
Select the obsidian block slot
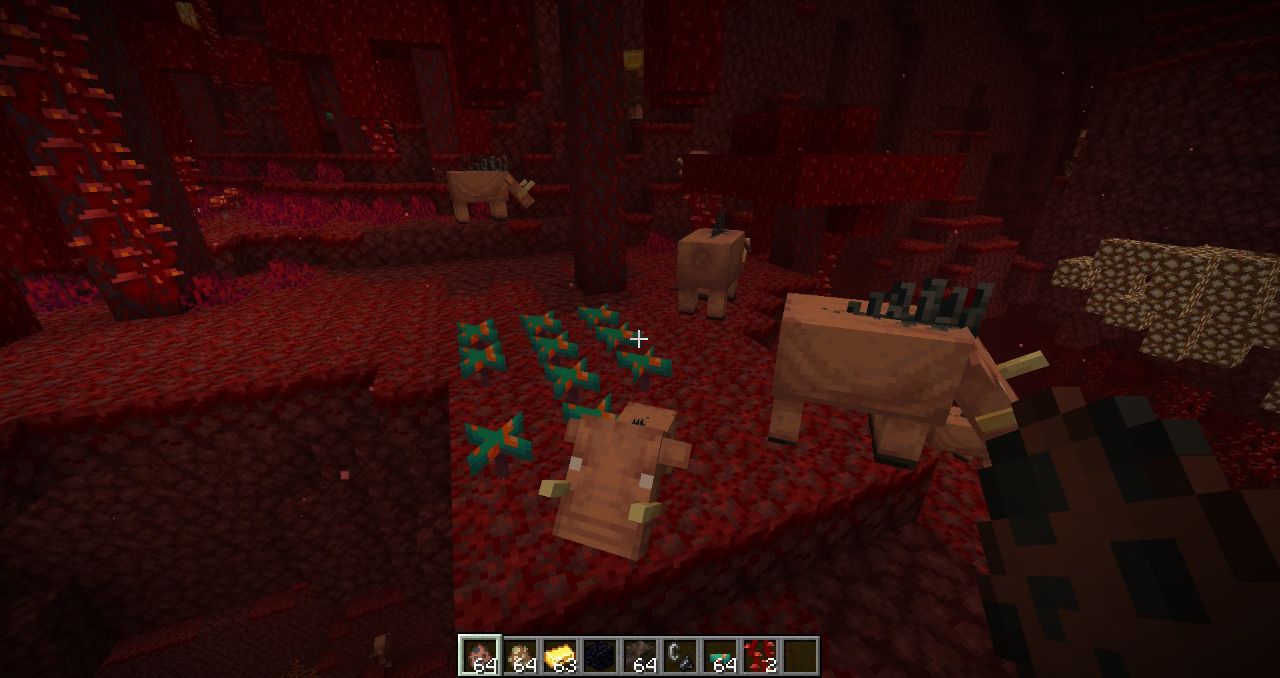(x=599, y=656)
